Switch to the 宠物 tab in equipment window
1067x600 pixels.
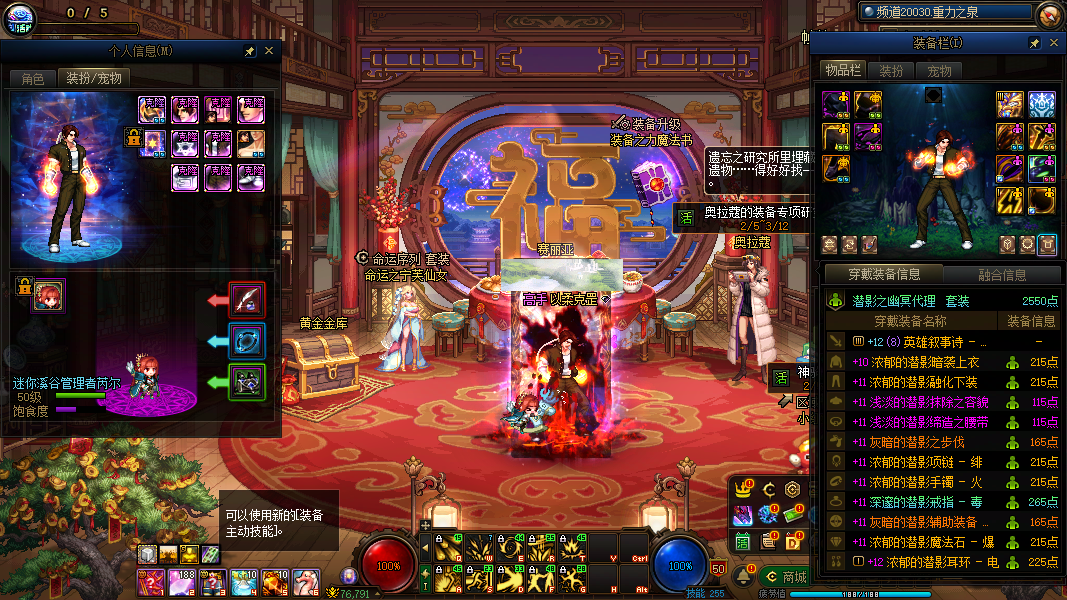(x=939, y=71)
